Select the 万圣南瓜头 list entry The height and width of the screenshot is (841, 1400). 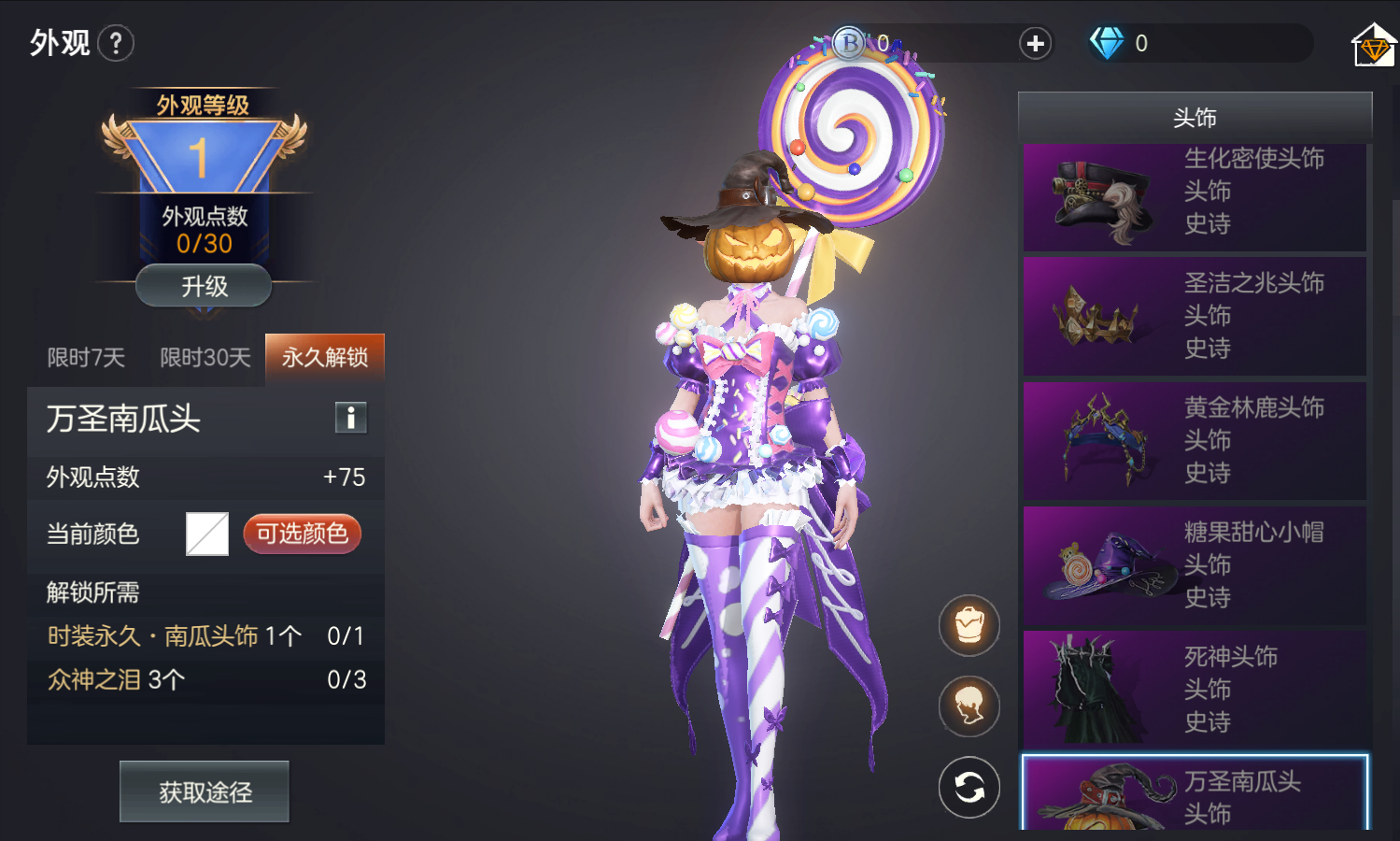click(1195, 794)
